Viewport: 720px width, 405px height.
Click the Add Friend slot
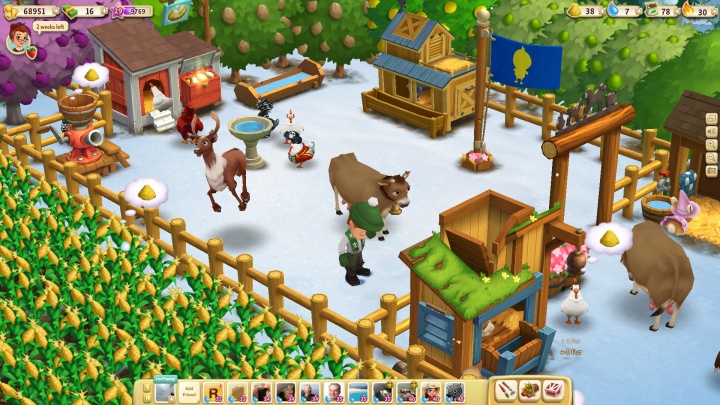188,391
